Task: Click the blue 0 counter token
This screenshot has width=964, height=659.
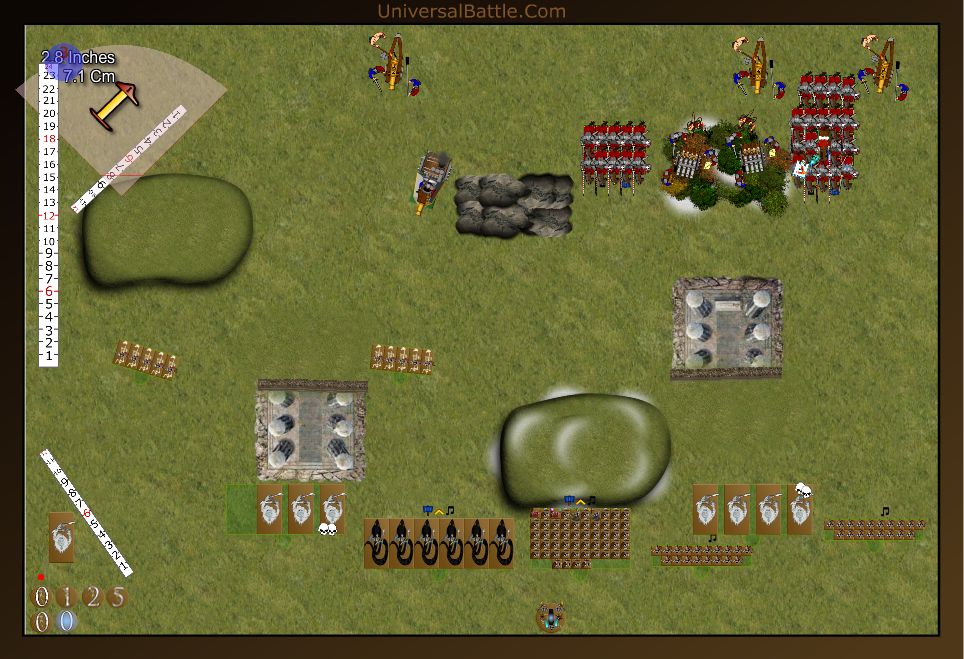Action: pyautogui.click(x=66, y=621)
